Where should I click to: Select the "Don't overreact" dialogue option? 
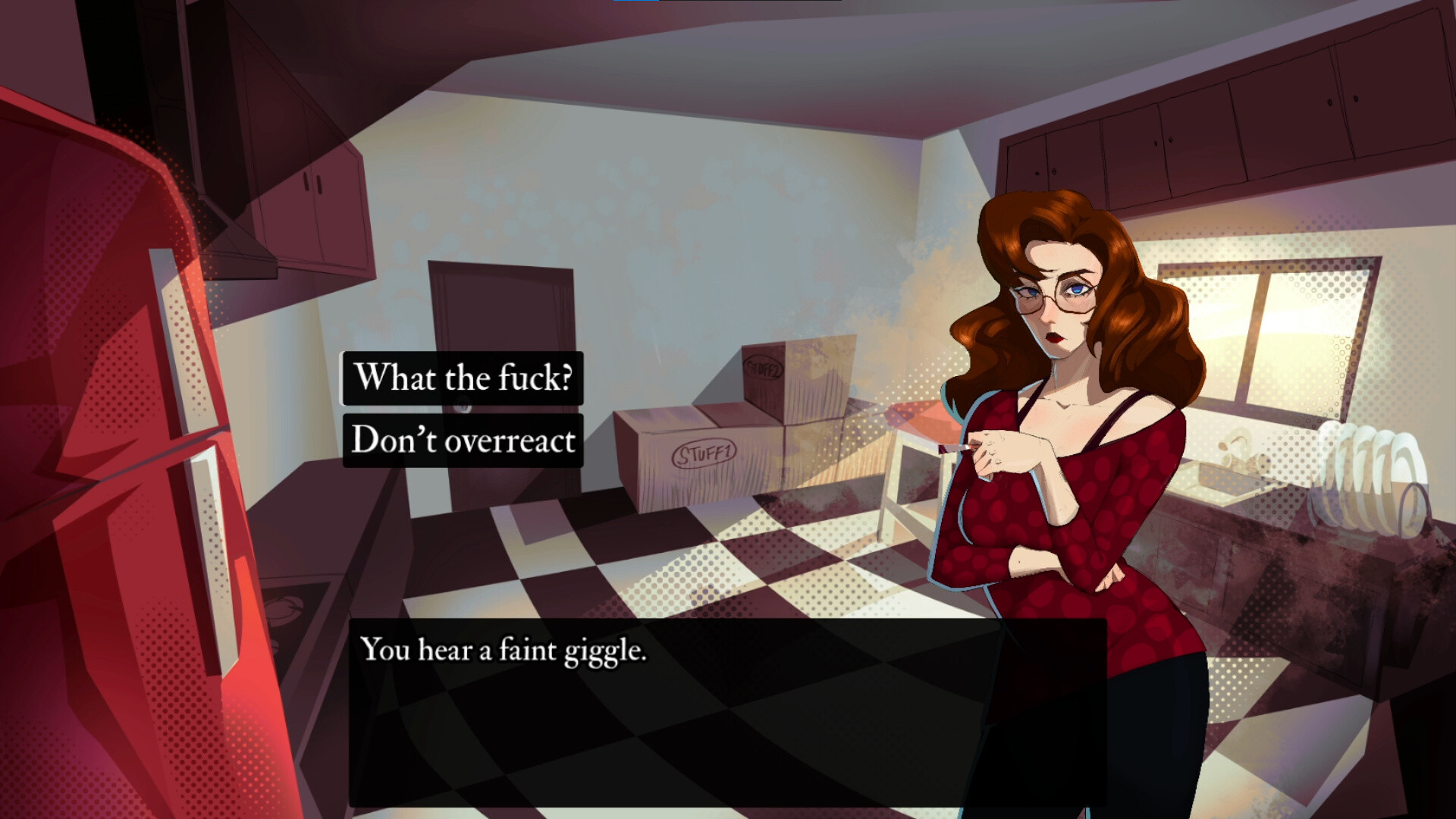pos(463,440)
